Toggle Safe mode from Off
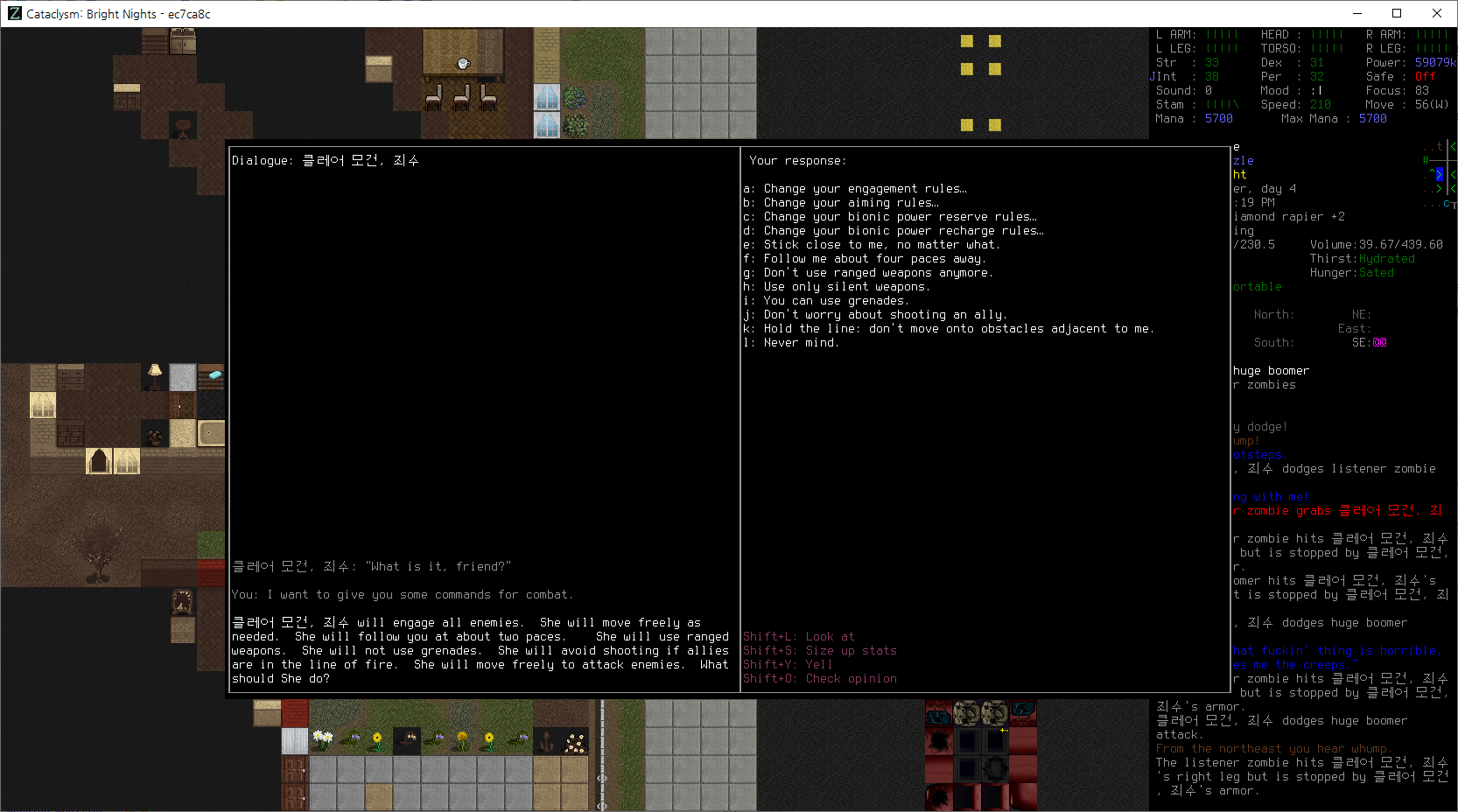Screen dimensions: 1458x812 pos(1425,76)
